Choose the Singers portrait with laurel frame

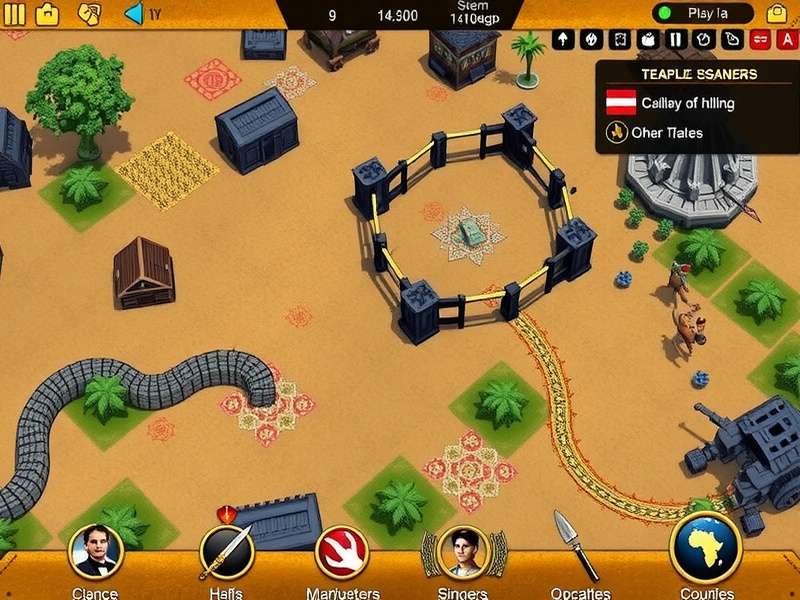pyautogui.click(x=462, y=552)
